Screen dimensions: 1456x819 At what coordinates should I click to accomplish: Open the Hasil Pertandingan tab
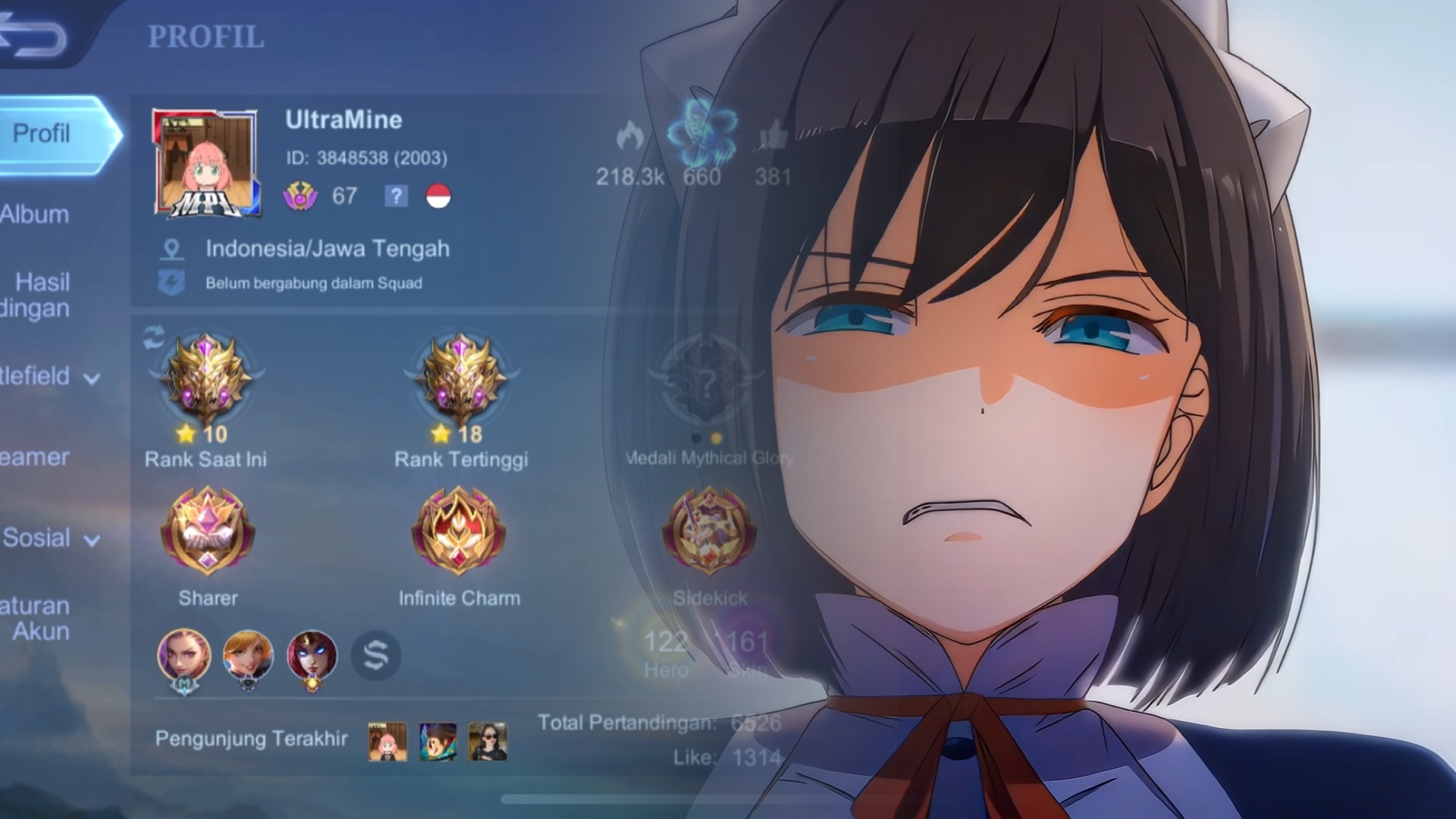[38, 295]
